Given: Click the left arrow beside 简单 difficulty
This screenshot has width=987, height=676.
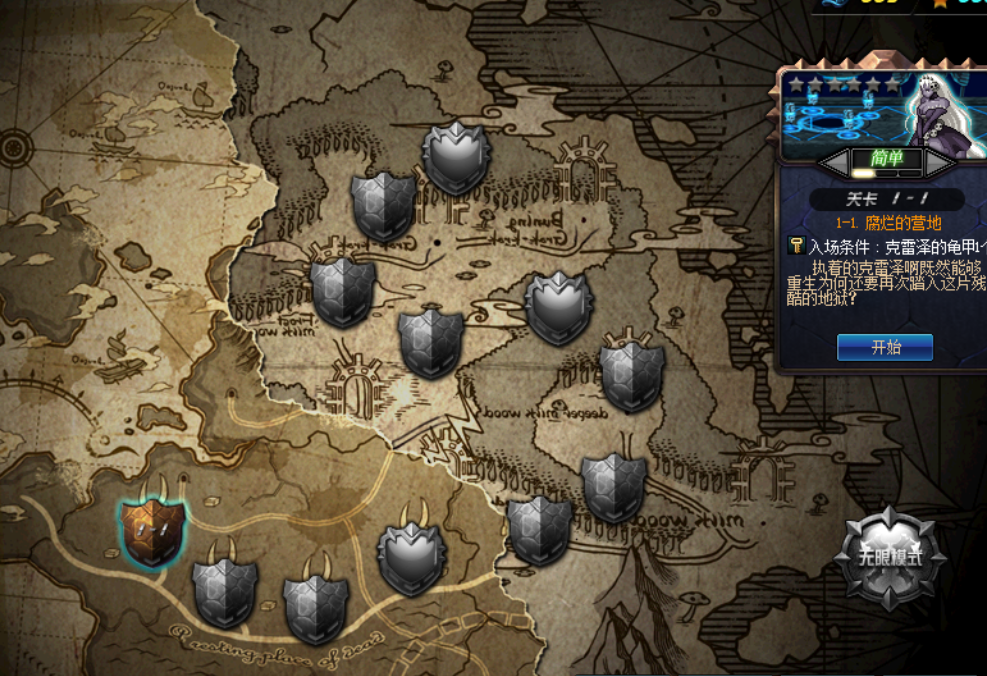Looking at the screenshot, I should [x=834, y=161].
